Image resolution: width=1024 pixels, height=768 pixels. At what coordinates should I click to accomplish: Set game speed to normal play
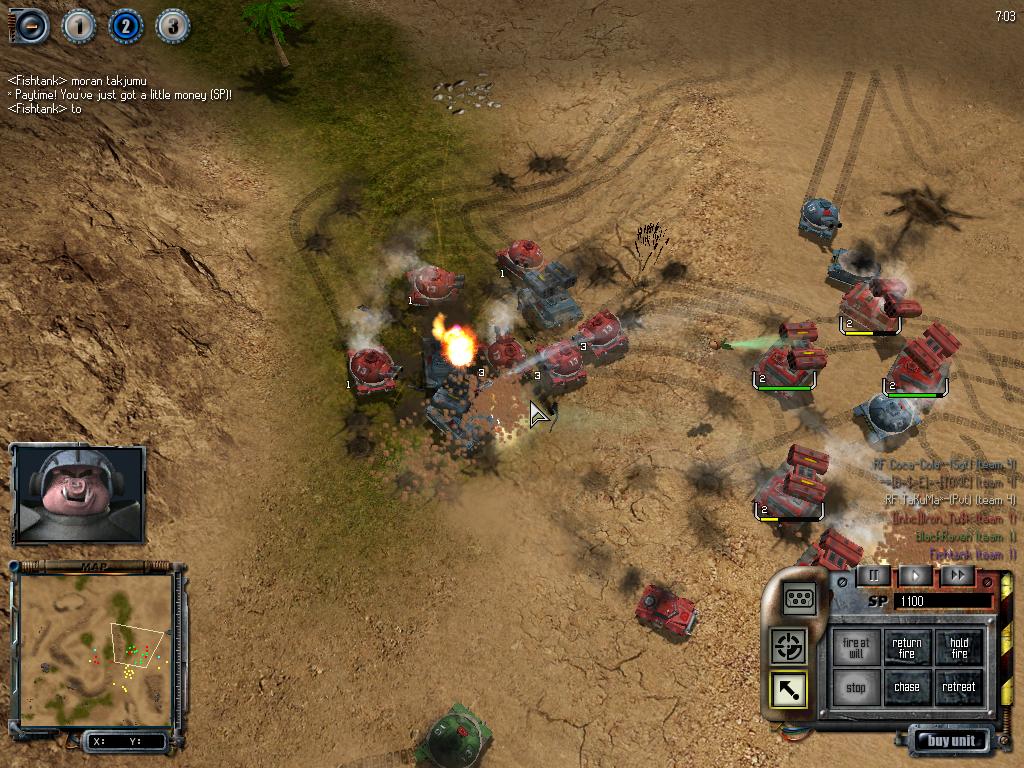(x=915, y=575)
